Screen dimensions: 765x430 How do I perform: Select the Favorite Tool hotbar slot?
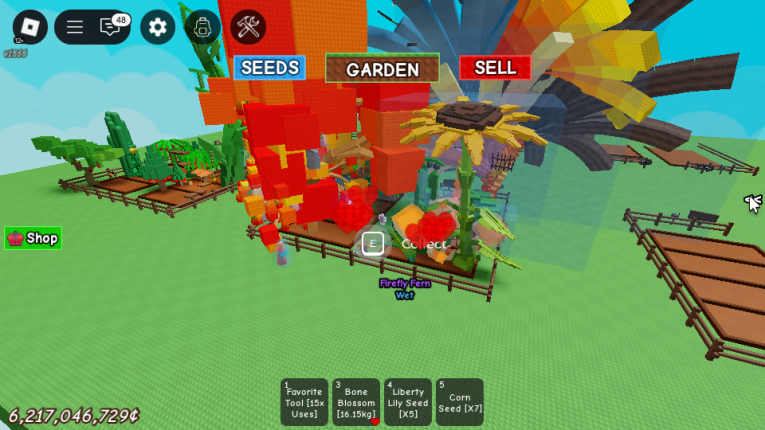pyautogui.click(x=304, y=402)
